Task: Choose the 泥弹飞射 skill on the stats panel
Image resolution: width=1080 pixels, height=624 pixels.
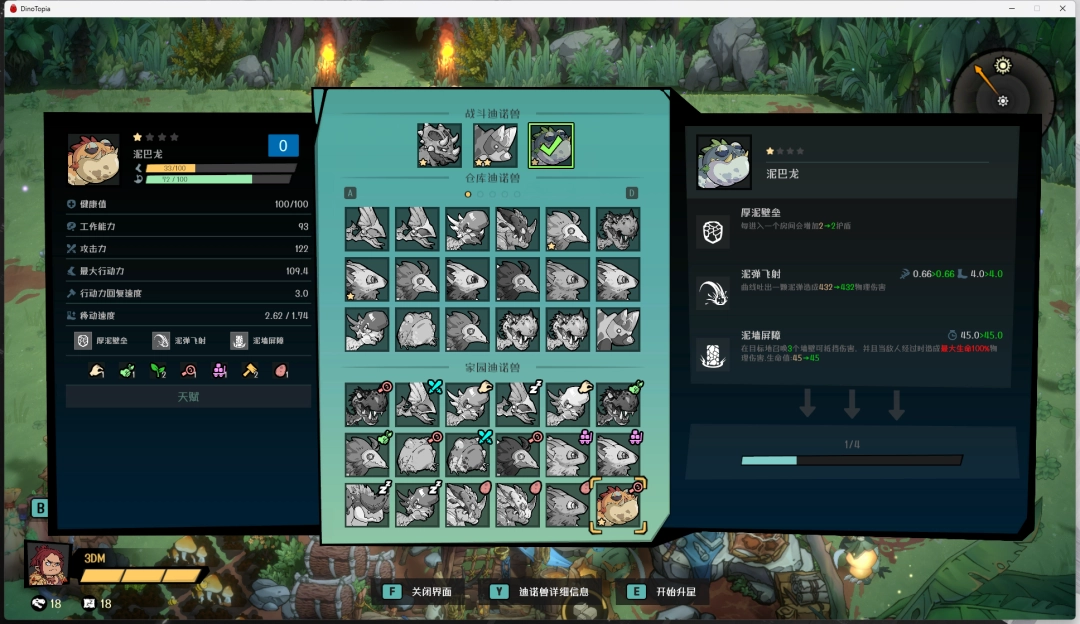Action: 162,341
